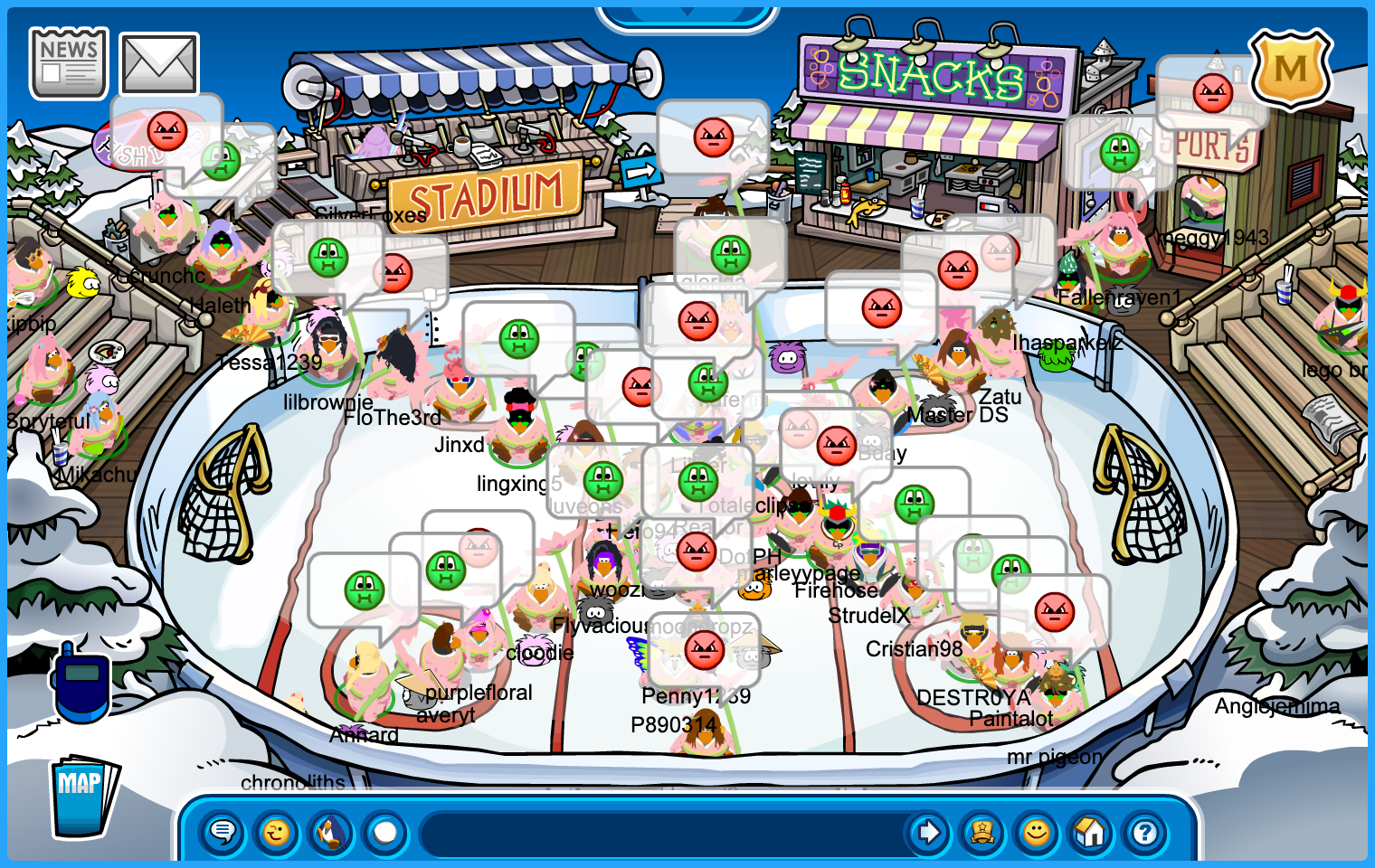Open your player card badge icon
The image size is (1375, 868).
pyautogui.click(x=982, y=832)
